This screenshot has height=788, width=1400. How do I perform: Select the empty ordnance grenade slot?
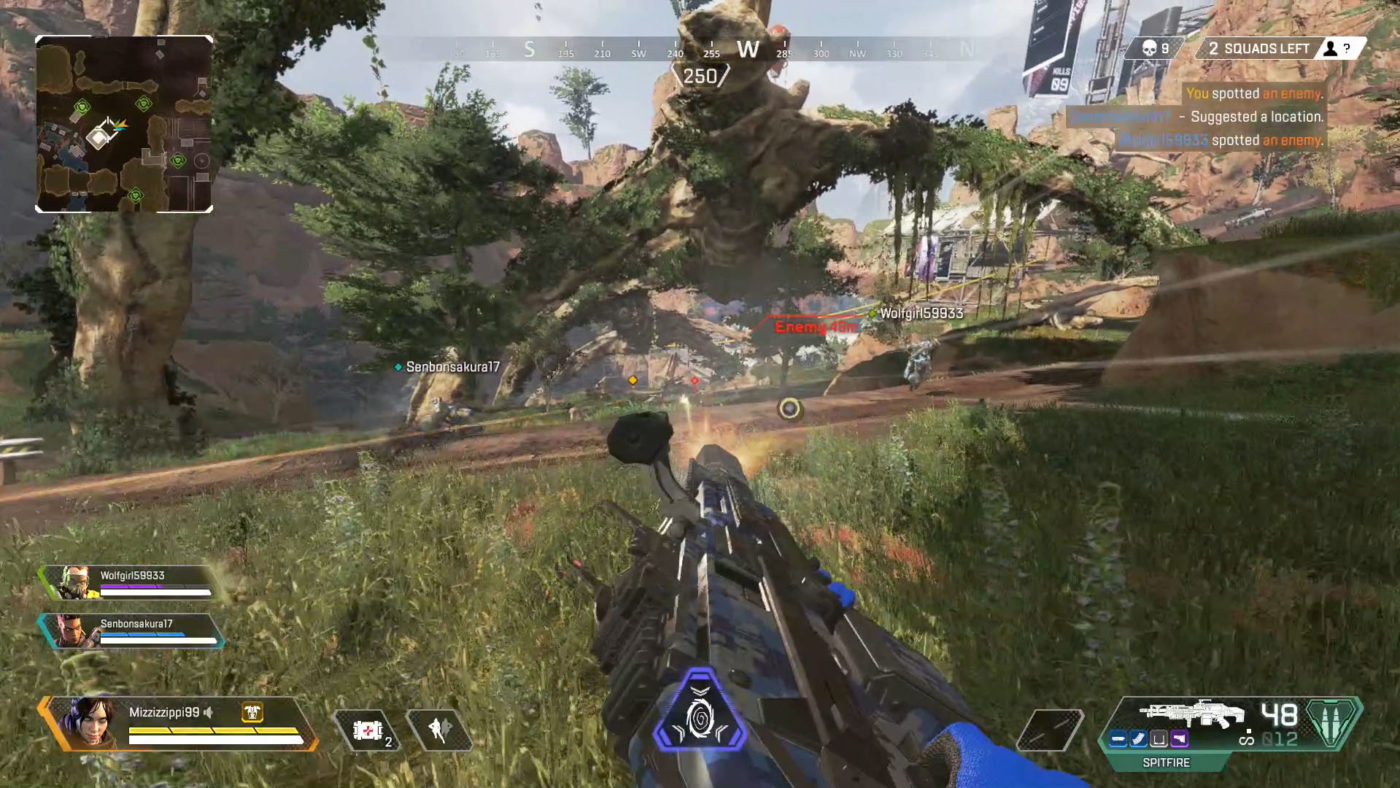click(x=1049, y=730)
